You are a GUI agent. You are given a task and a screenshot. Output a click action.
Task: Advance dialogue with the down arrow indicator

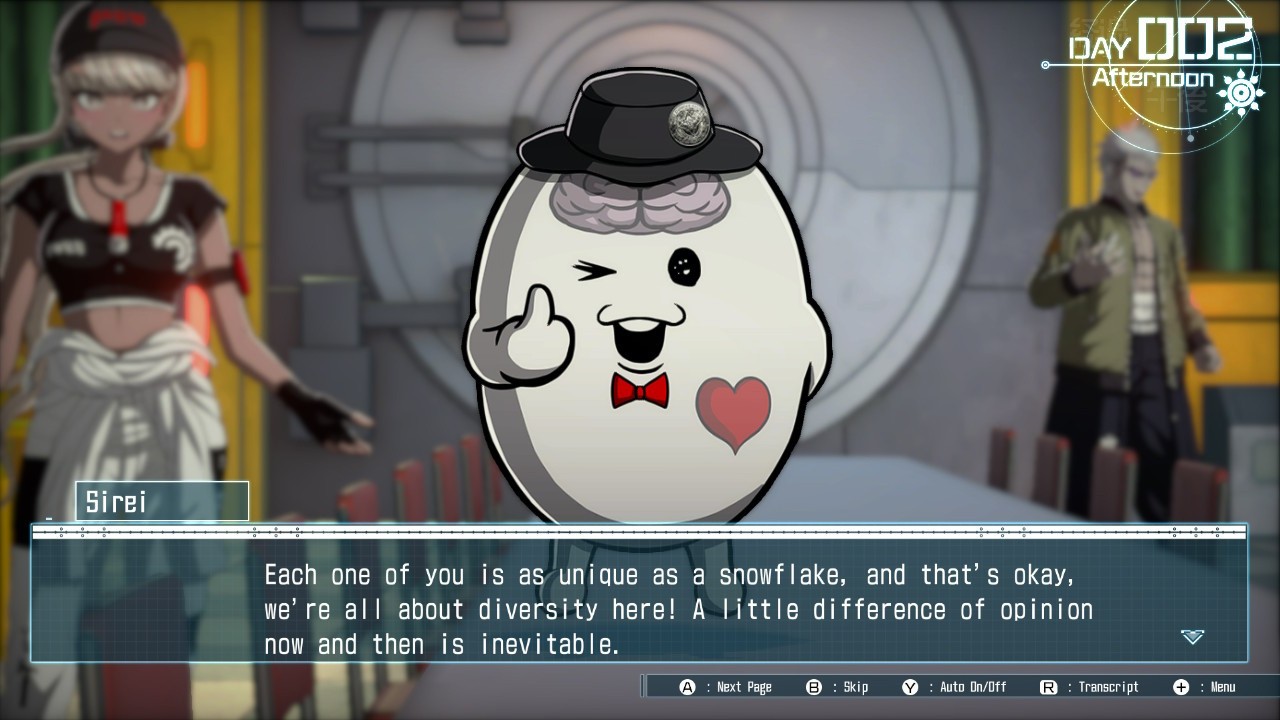pyautogui.click(x=1192, y=636)
